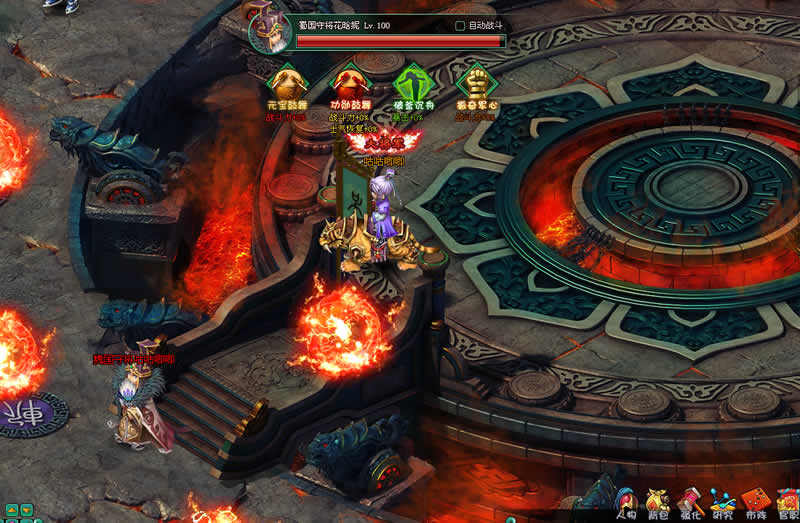Open the 人物 character panel
Image resolution: width=800 pixels, height=523 pixels.
(x=626, y=503)
